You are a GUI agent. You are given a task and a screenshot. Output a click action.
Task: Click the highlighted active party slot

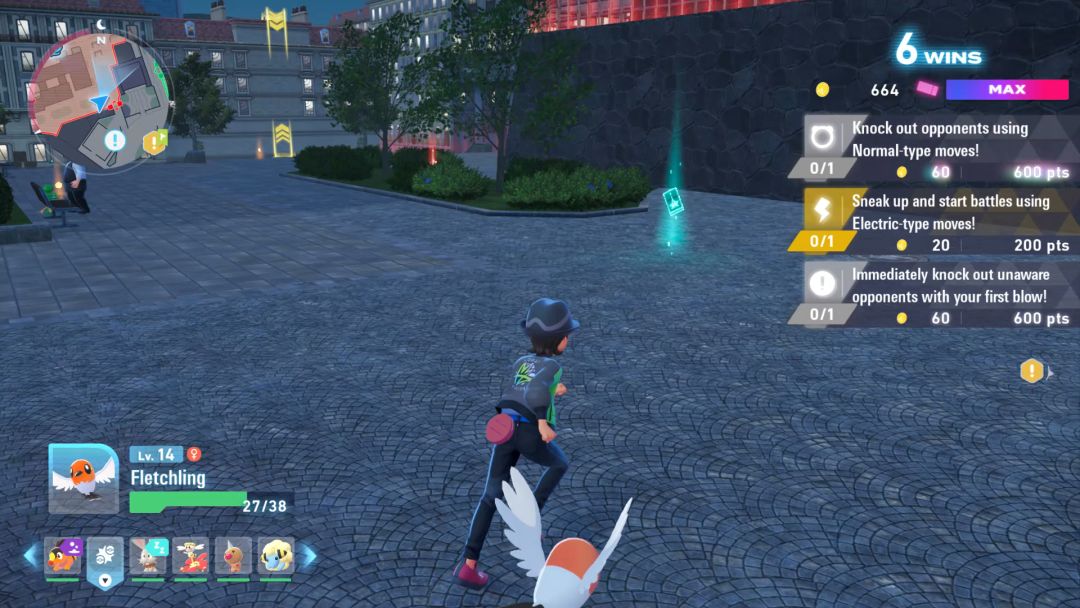tap(105, 558)
